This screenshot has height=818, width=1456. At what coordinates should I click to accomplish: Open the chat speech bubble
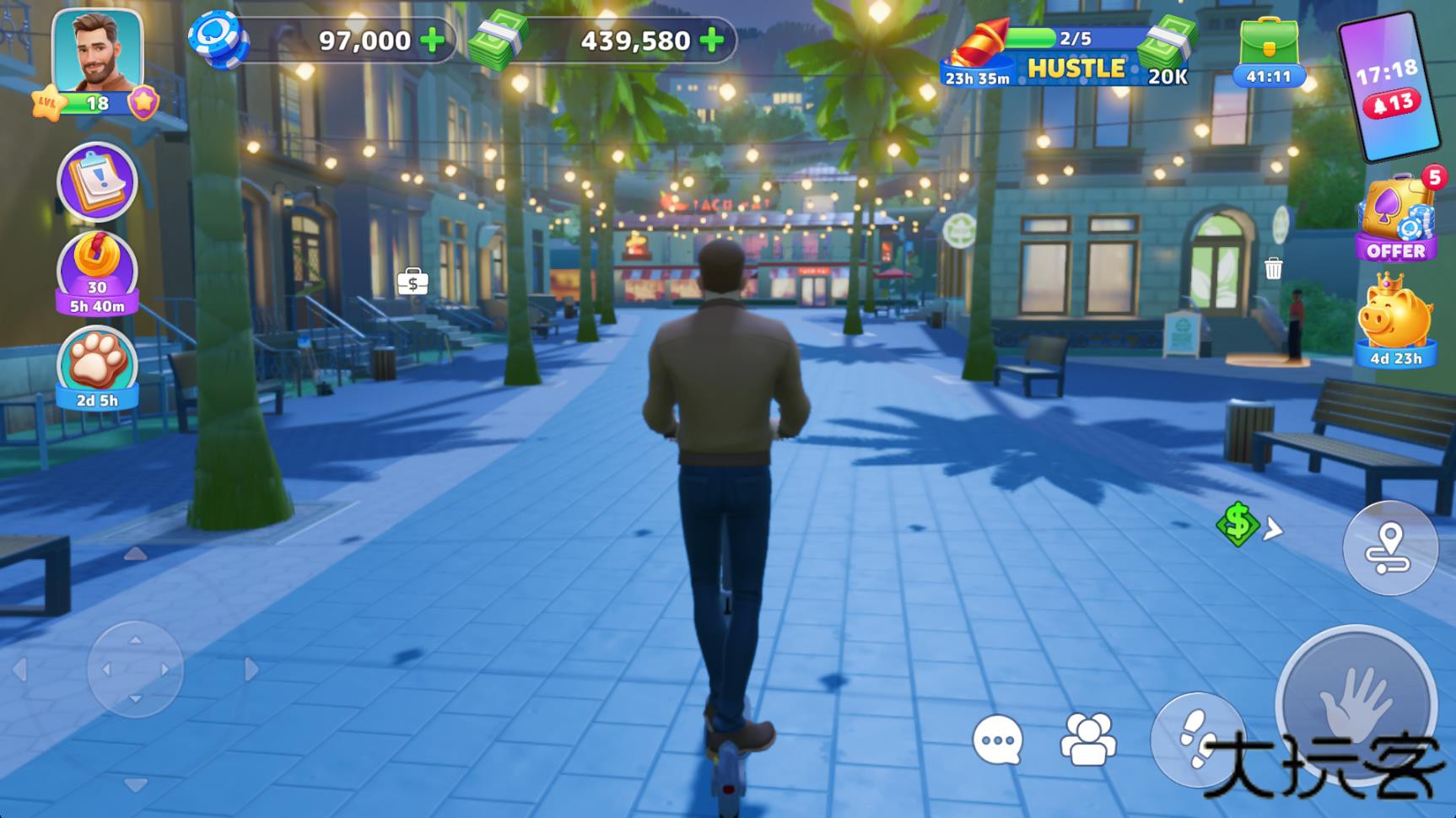click(998, 740)
